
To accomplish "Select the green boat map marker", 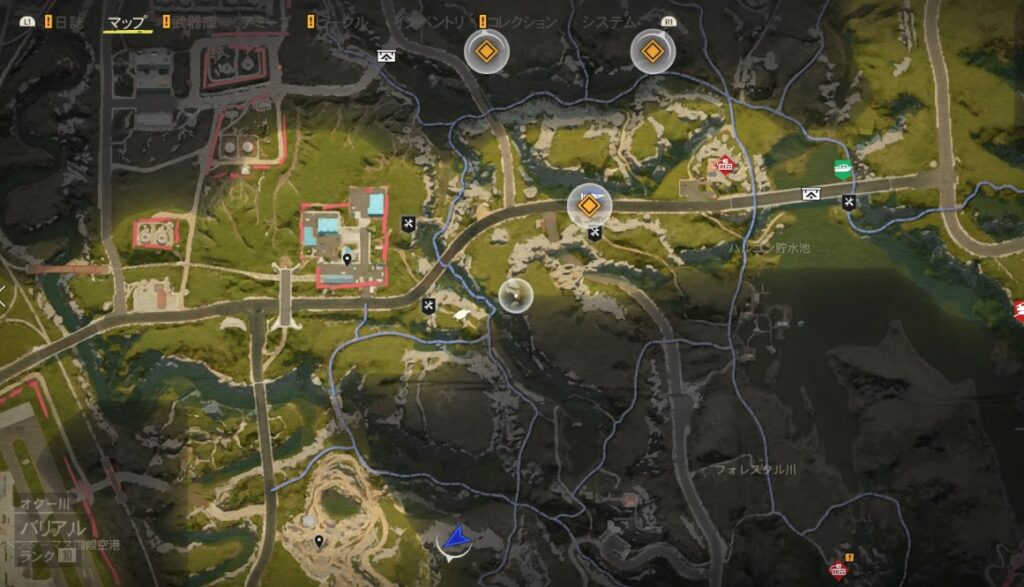I will click(844, 169).
